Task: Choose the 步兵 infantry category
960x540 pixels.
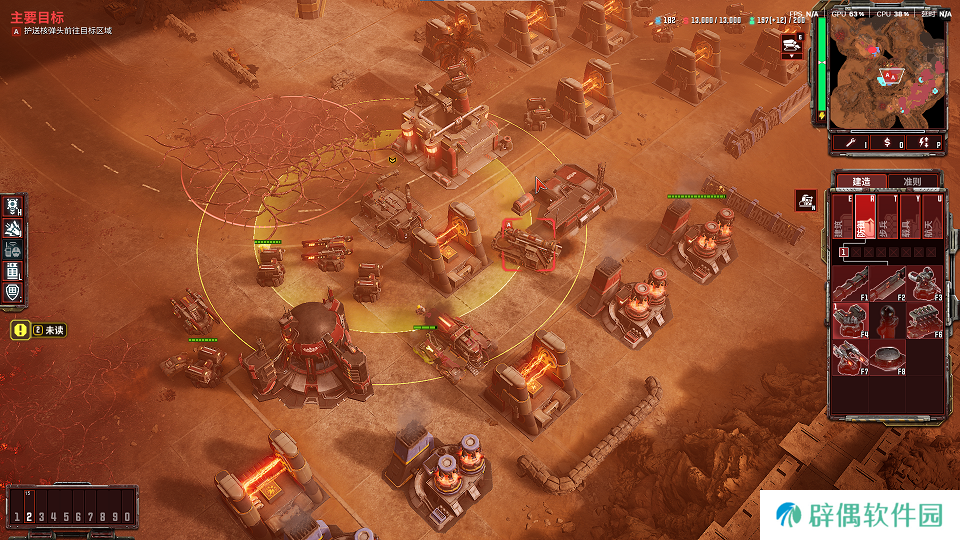Action: tap(887, 218)
